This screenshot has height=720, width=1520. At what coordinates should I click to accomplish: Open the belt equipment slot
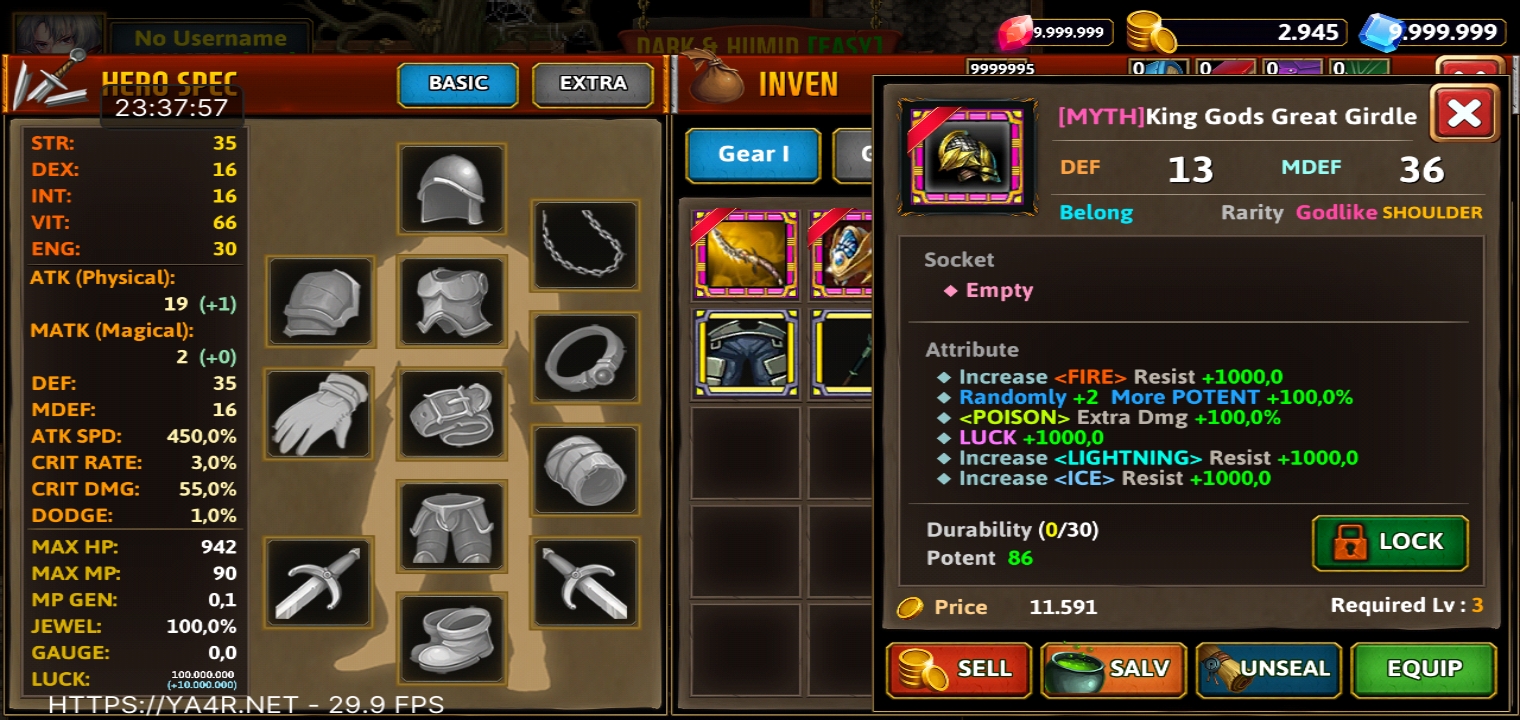[x=452, y=414]
